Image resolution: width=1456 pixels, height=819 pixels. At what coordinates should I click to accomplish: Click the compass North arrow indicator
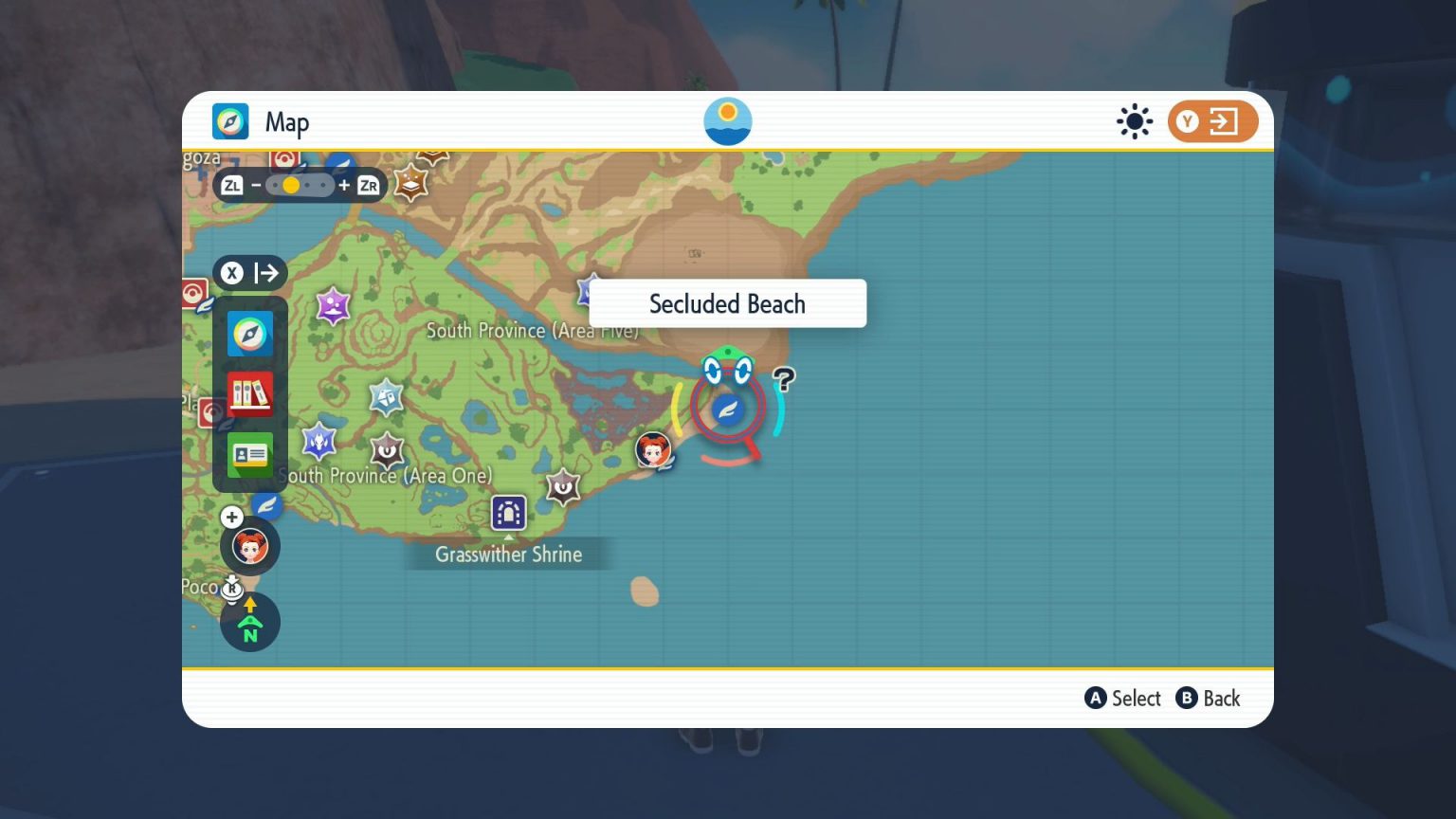pos(249,621)
